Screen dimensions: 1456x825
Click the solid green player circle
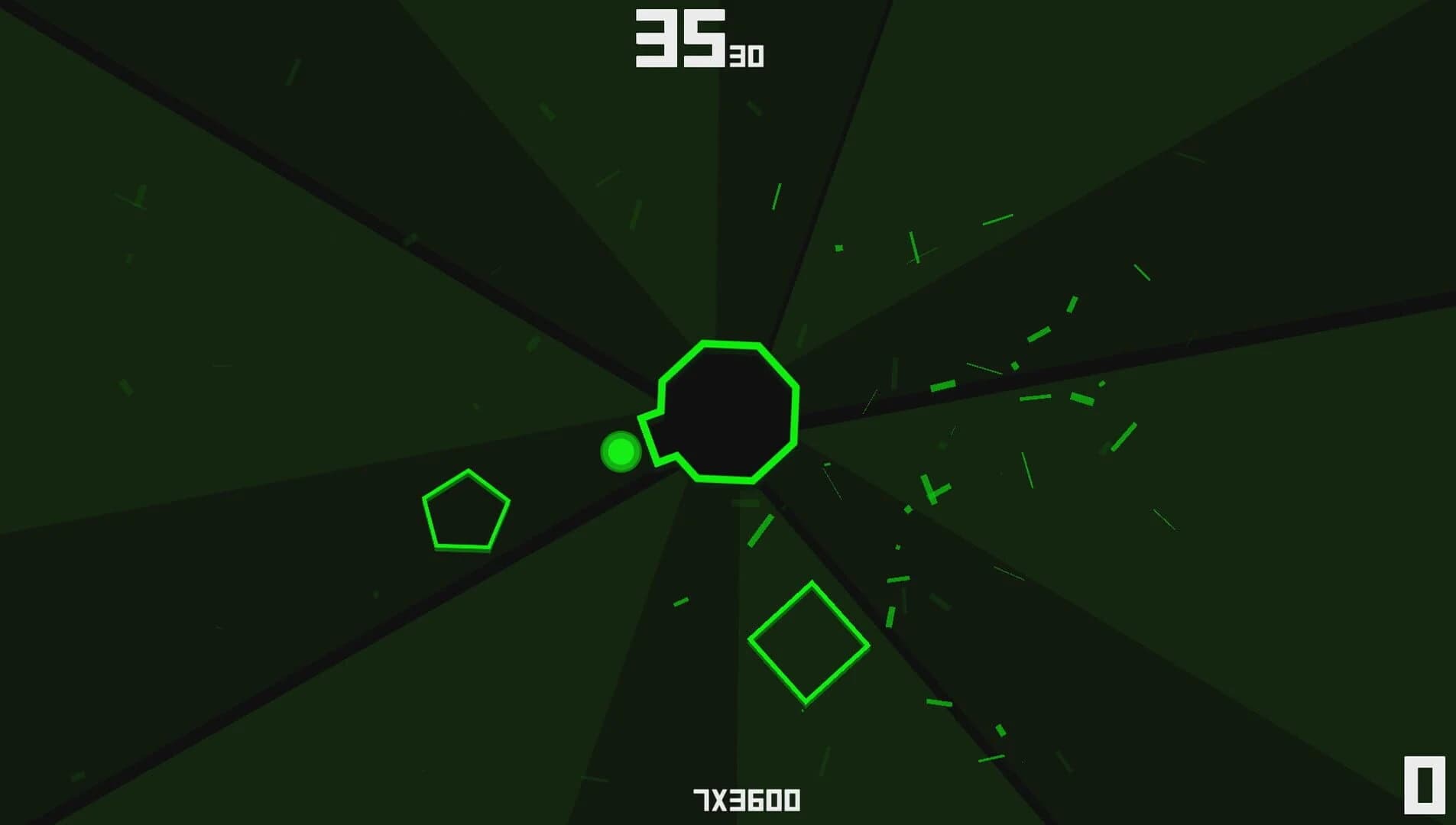[x=619, y=452]
